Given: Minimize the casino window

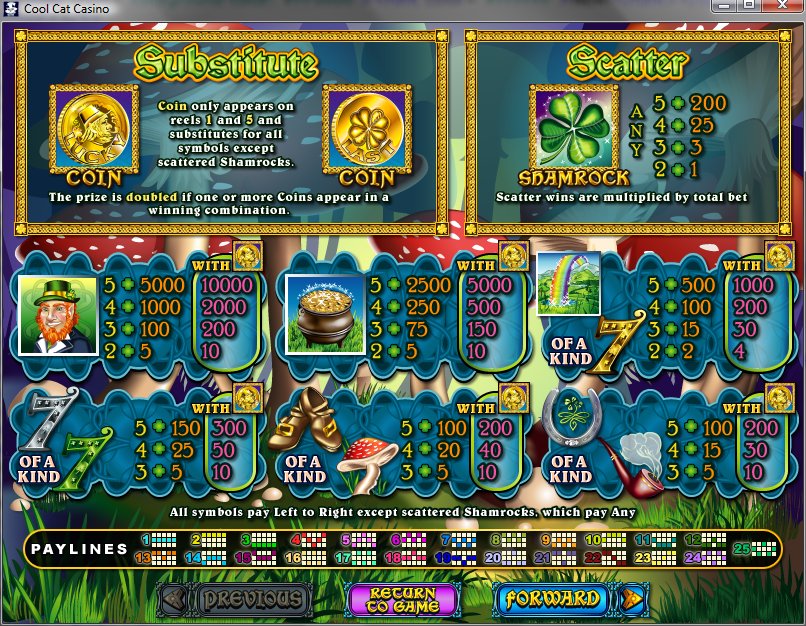Looking at the screenshot, I should (724, 7).
